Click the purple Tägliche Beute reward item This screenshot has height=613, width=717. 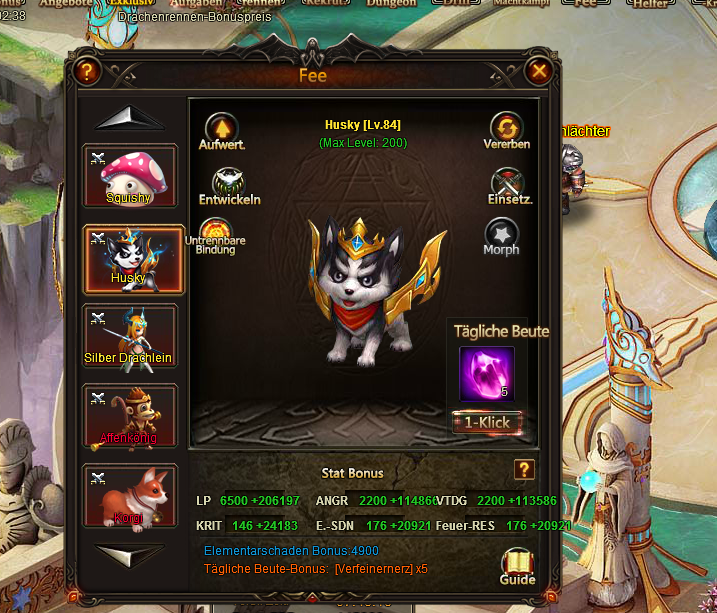[x=487, y=373]
